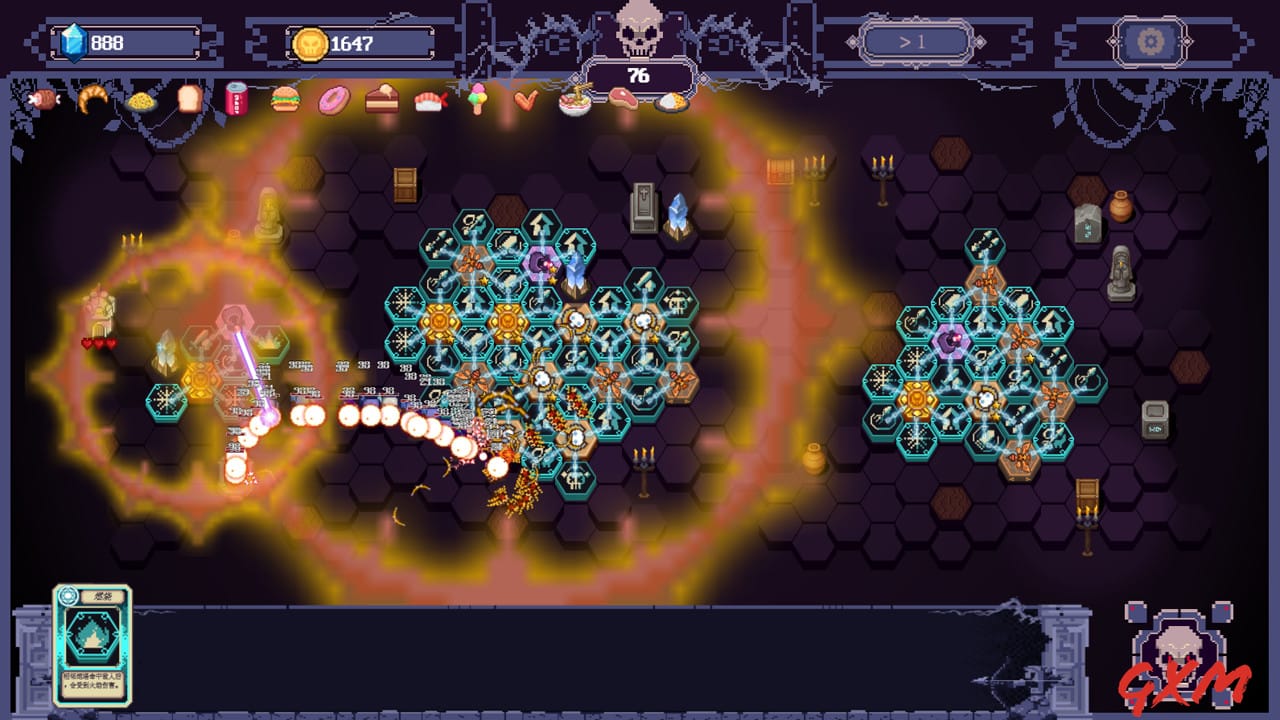Click the steak icon near the wave counter
This screenshot has width=1280, height=720.
(623, 100)
